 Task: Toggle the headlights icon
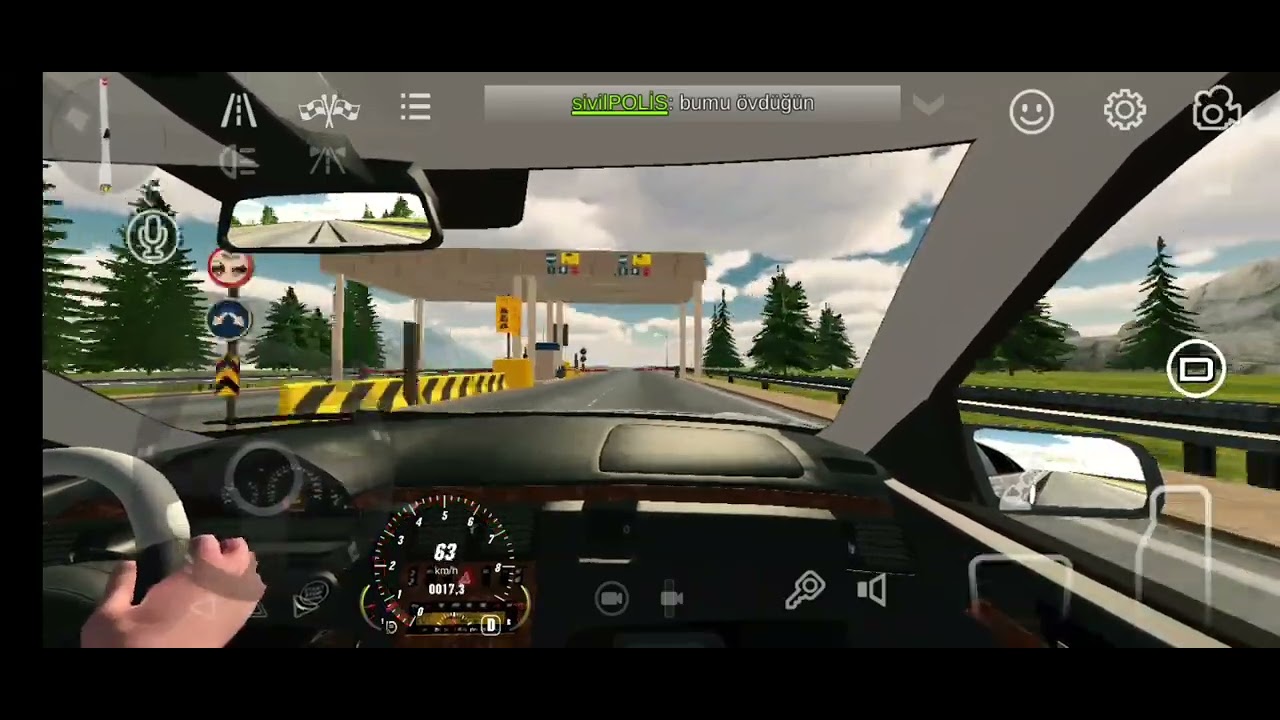tap(238, 161)
